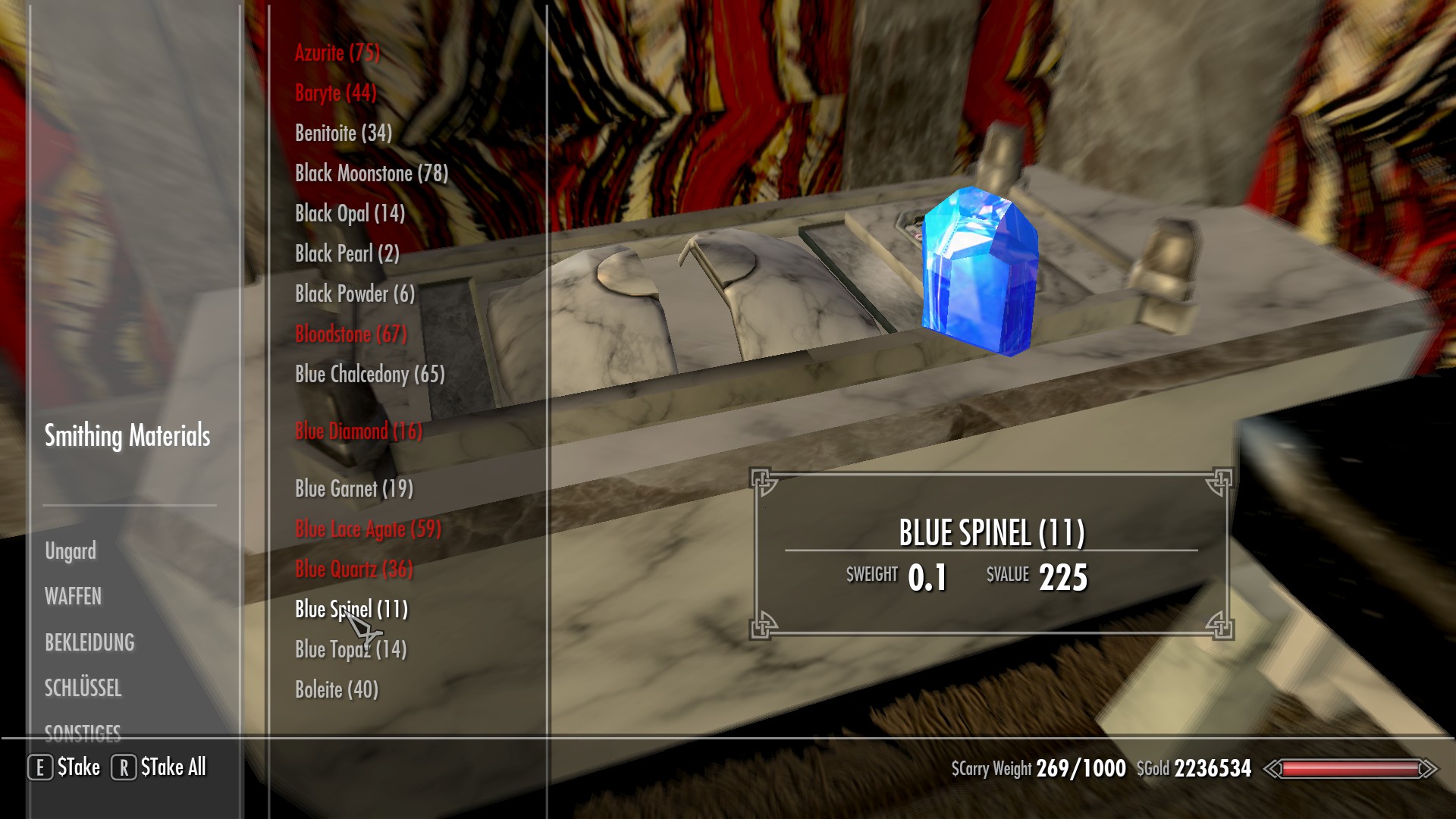Viewport: 1456px width, 819px height.
Task: Select Blue Topaz (14)
Action: [x=350, y=650]
